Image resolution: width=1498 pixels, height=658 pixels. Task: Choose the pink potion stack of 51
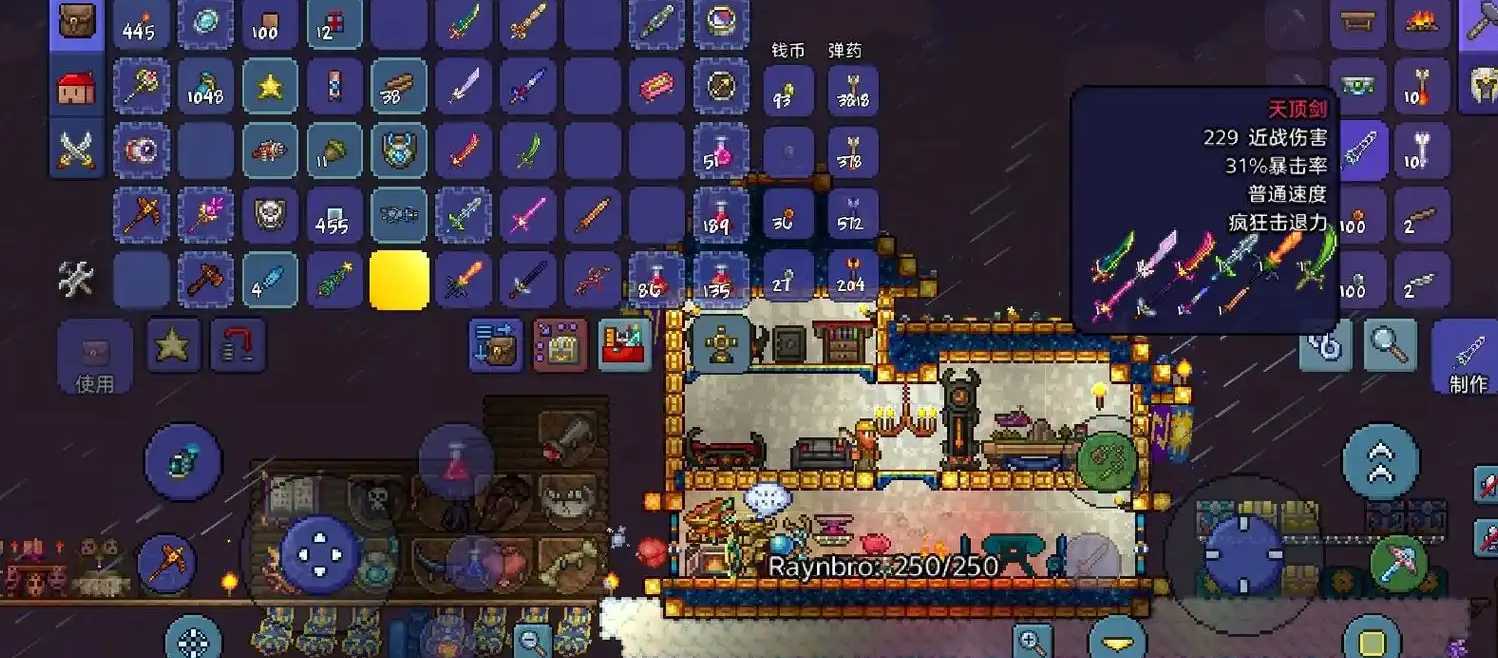point(720,151)
